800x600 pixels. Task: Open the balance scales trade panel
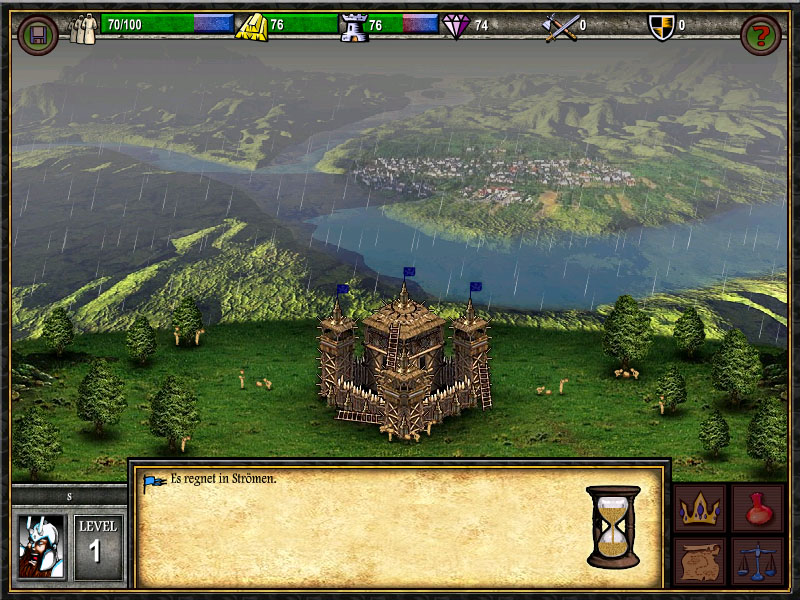[756, 561]
